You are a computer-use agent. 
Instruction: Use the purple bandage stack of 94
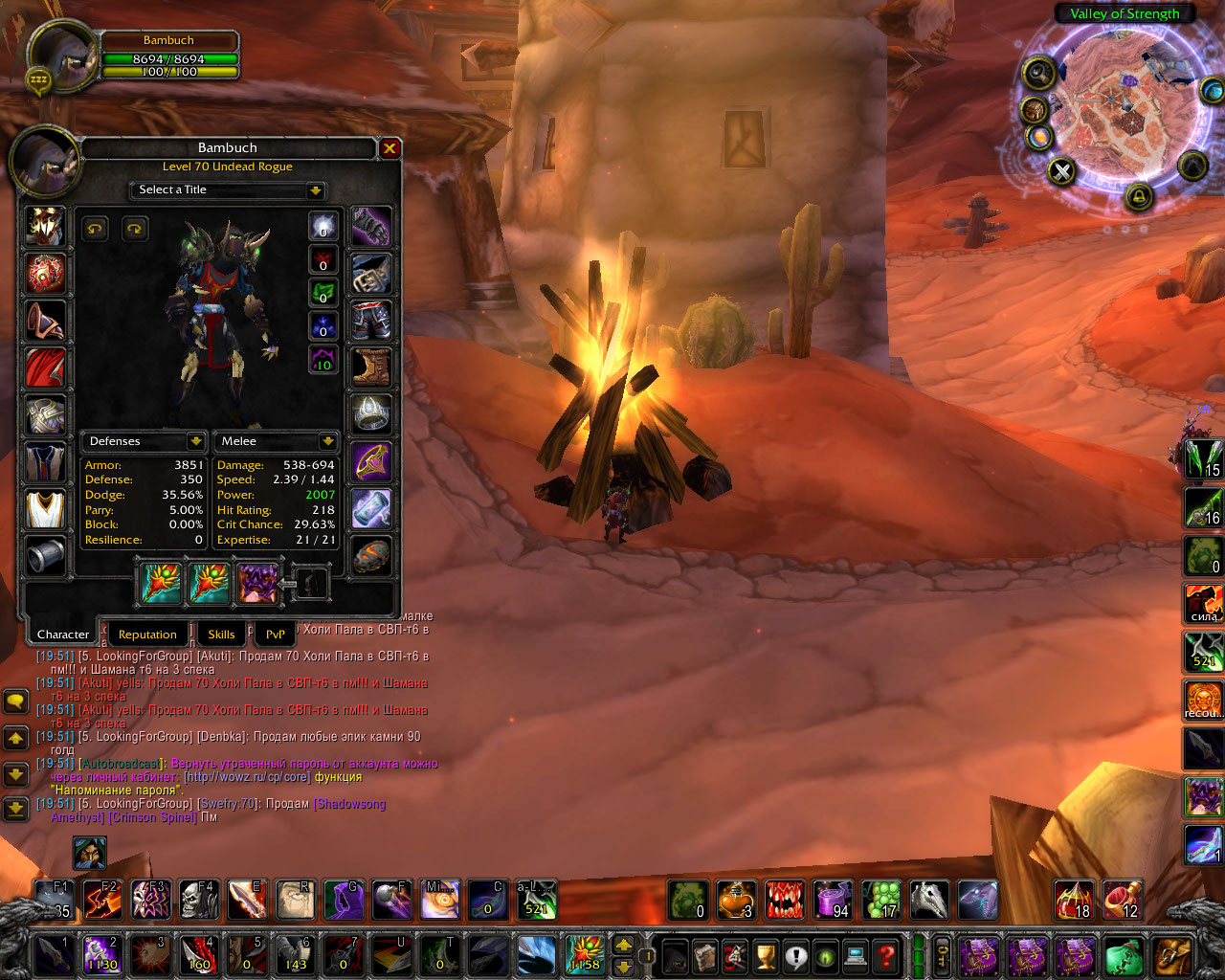coord(833,900)
